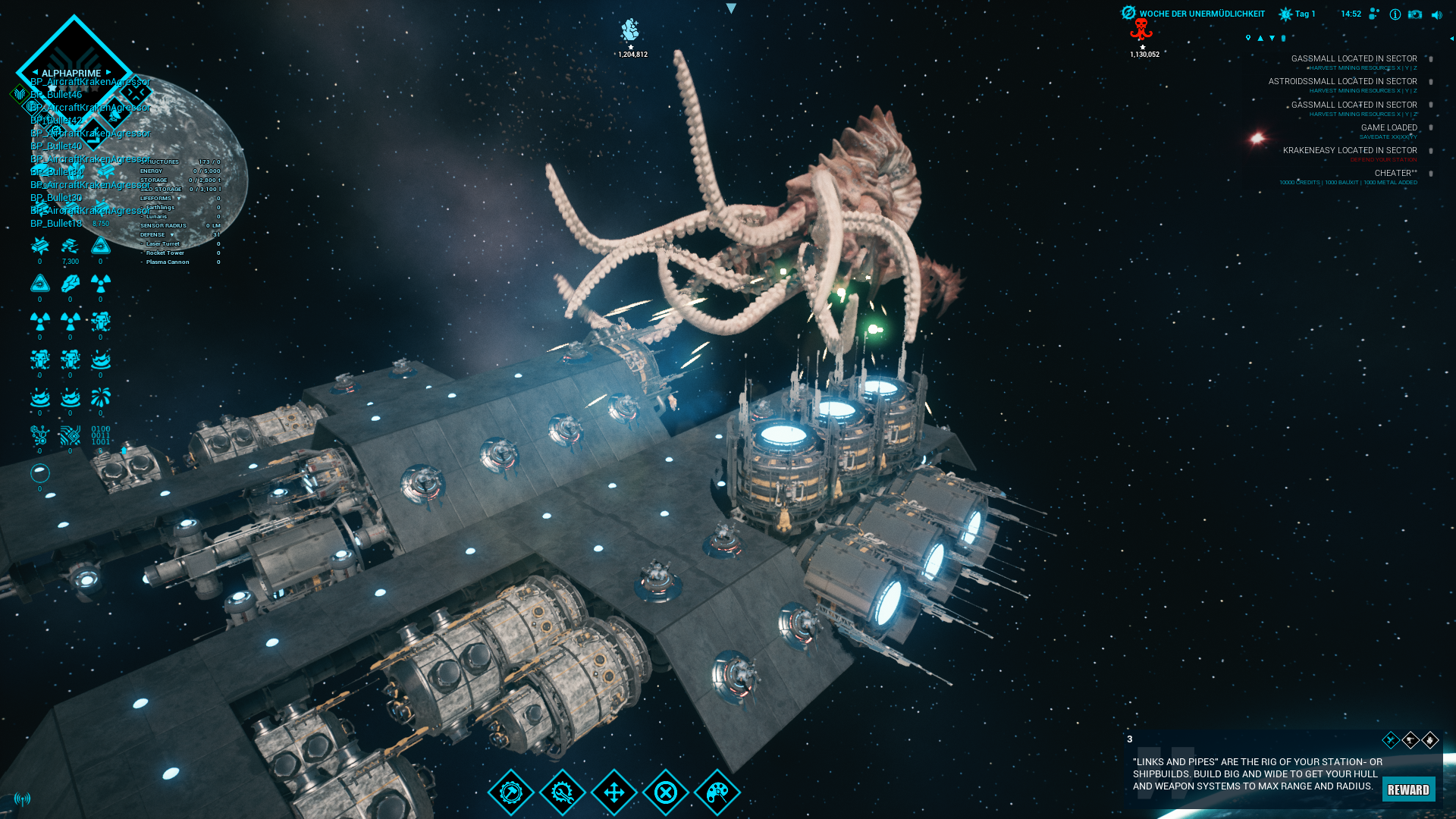The height and width of the screenshot is (819, 1456).
Task: Remove the KRAKENEASY LOCATED IN SECTOR alert
Action: click(1431, 151)
